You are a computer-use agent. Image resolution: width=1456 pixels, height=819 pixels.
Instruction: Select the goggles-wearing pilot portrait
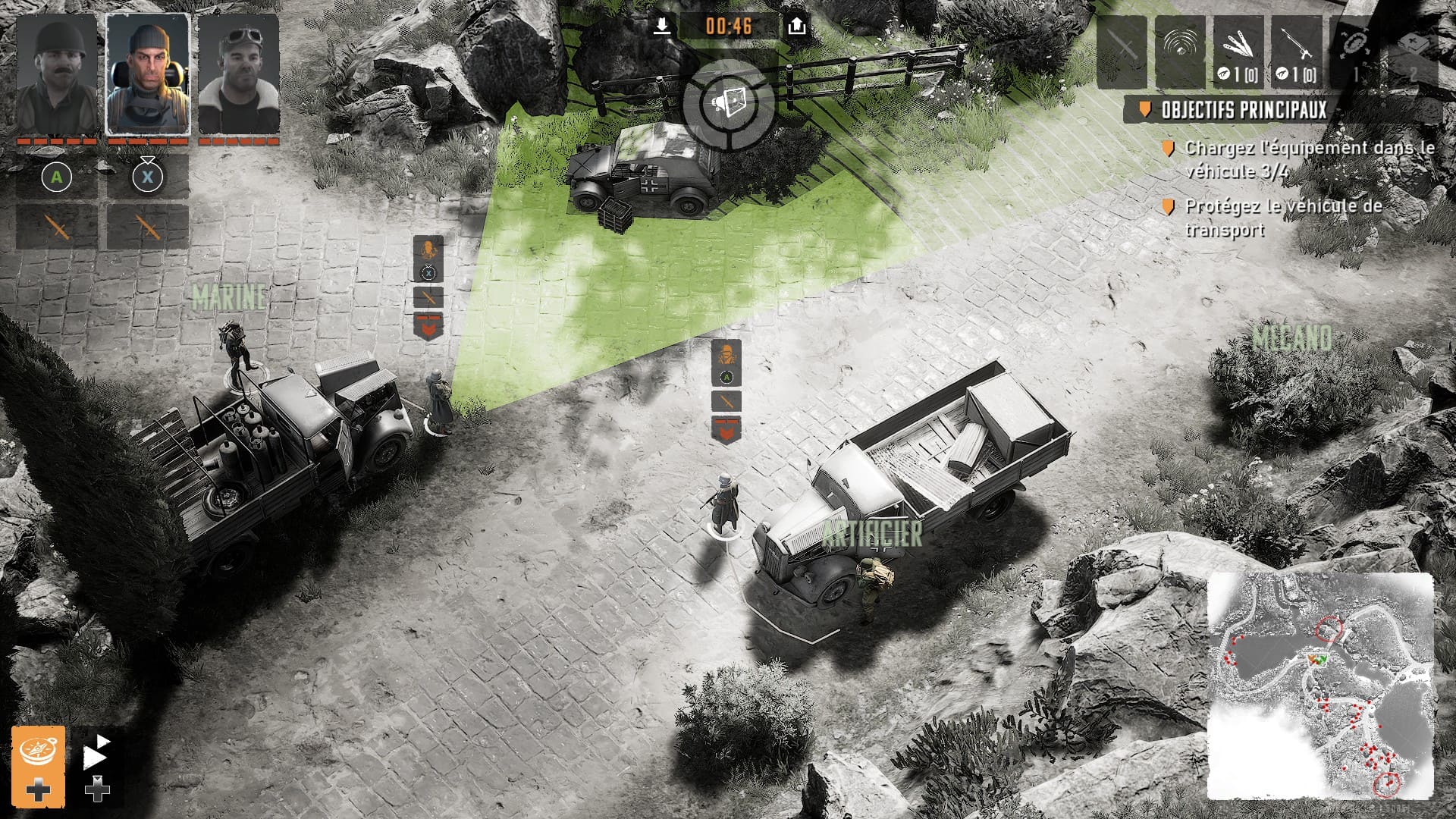click(x=239, y=74)
